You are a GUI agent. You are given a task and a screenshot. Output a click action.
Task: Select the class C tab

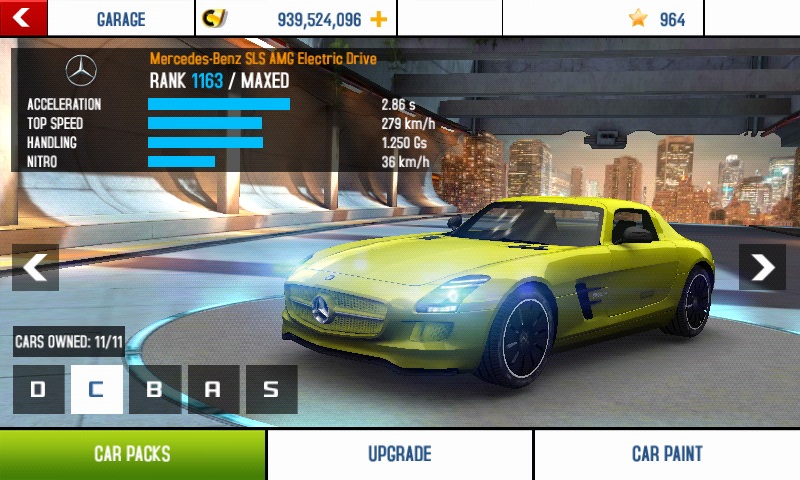click(x=96, y=389)
